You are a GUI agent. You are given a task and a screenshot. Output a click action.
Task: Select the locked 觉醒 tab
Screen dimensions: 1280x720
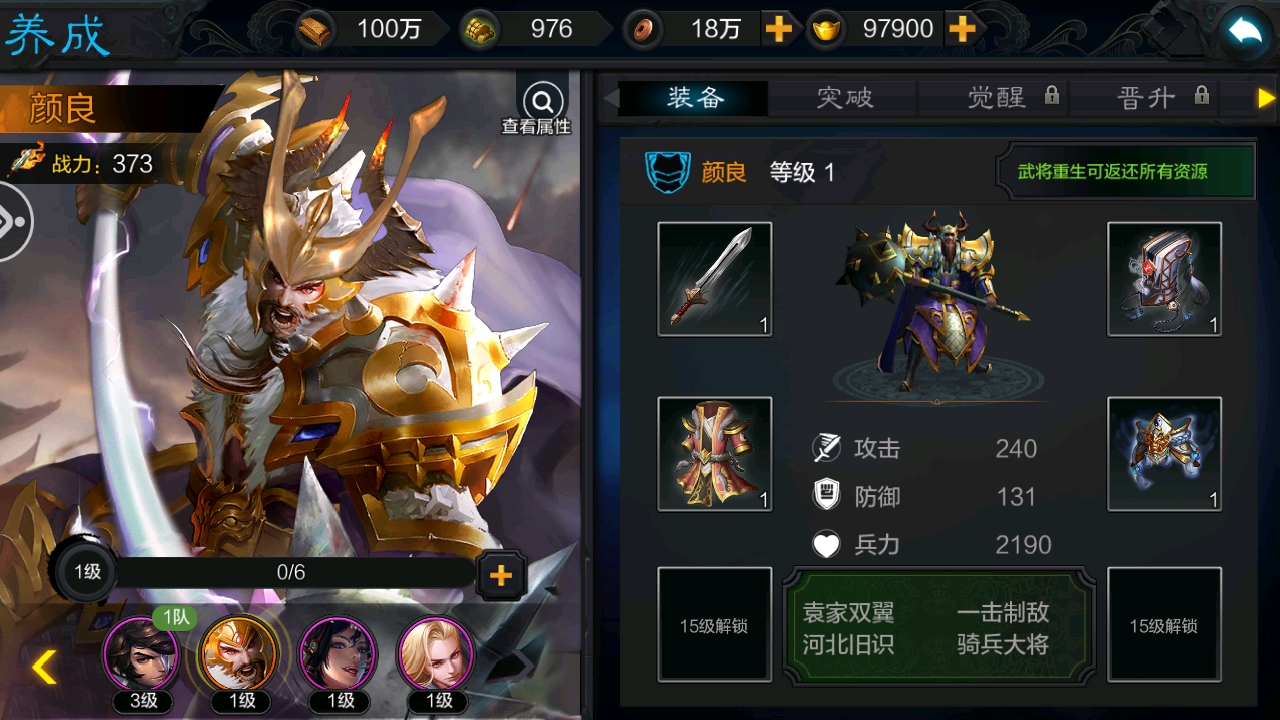[1010, 97]
